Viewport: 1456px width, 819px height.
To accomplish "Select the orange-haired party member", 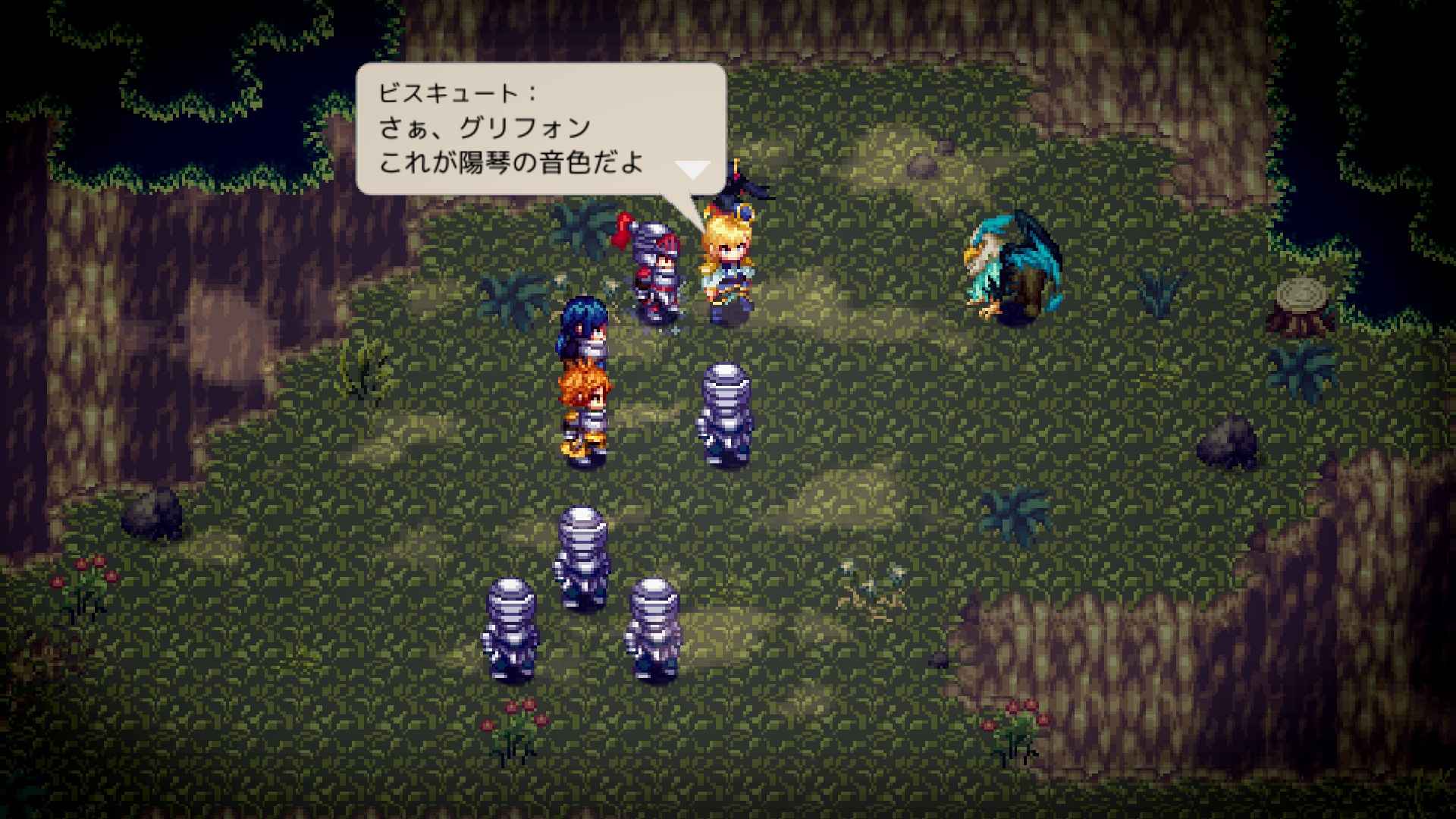I will pyautogui.click(x=584, y=409).
